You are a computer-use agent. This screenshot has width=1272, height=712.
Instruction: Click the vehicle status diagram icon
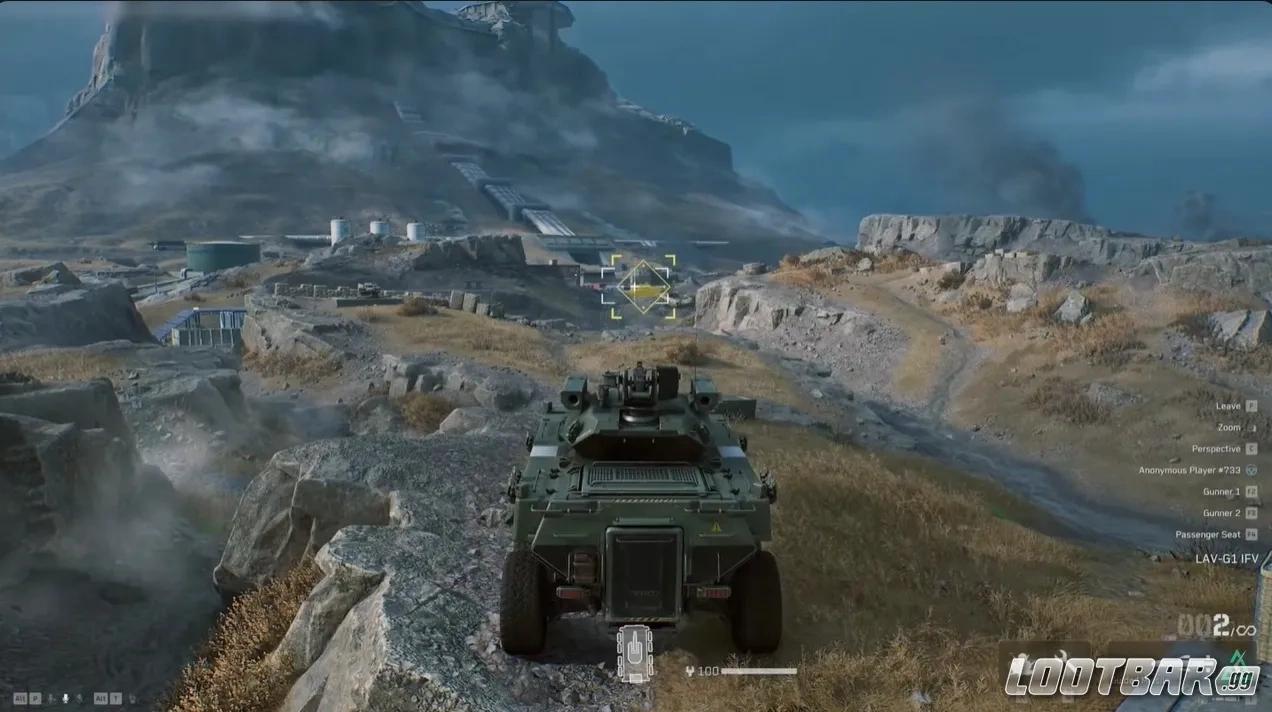[634, 654]
